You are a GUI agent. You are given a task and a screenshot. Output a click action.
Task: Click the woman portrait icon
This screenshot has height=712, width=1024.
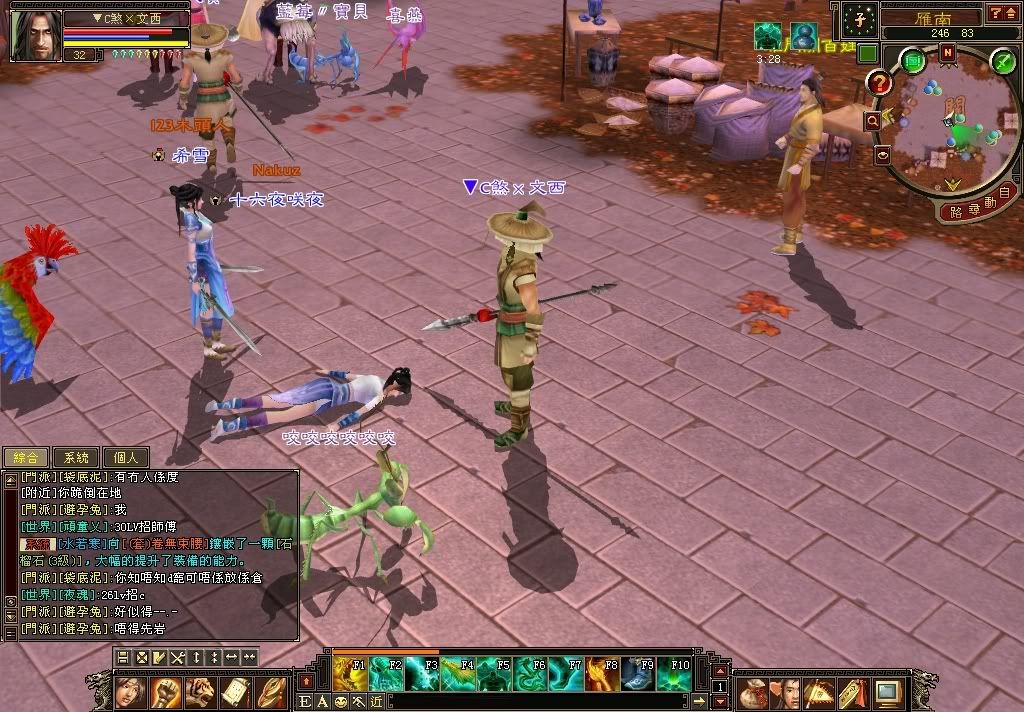point(130,691)
